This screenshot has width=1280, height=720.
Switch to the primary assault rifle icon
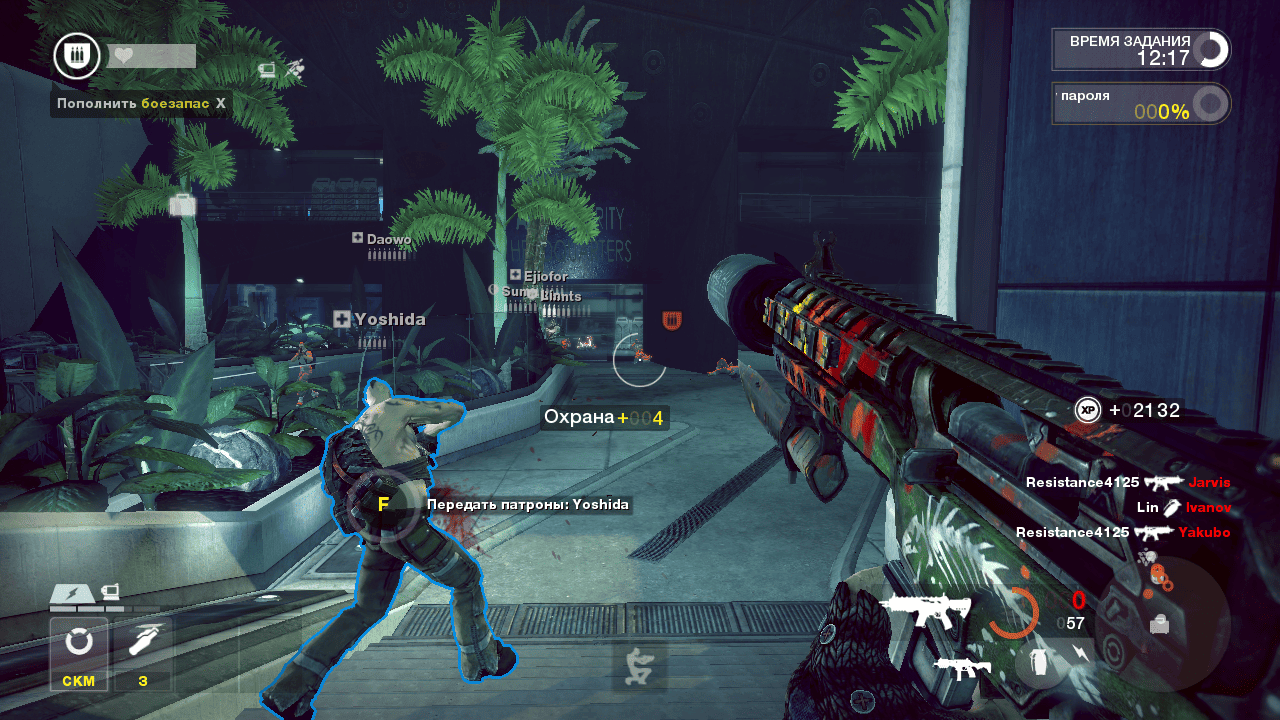click(x=924, y=609)
